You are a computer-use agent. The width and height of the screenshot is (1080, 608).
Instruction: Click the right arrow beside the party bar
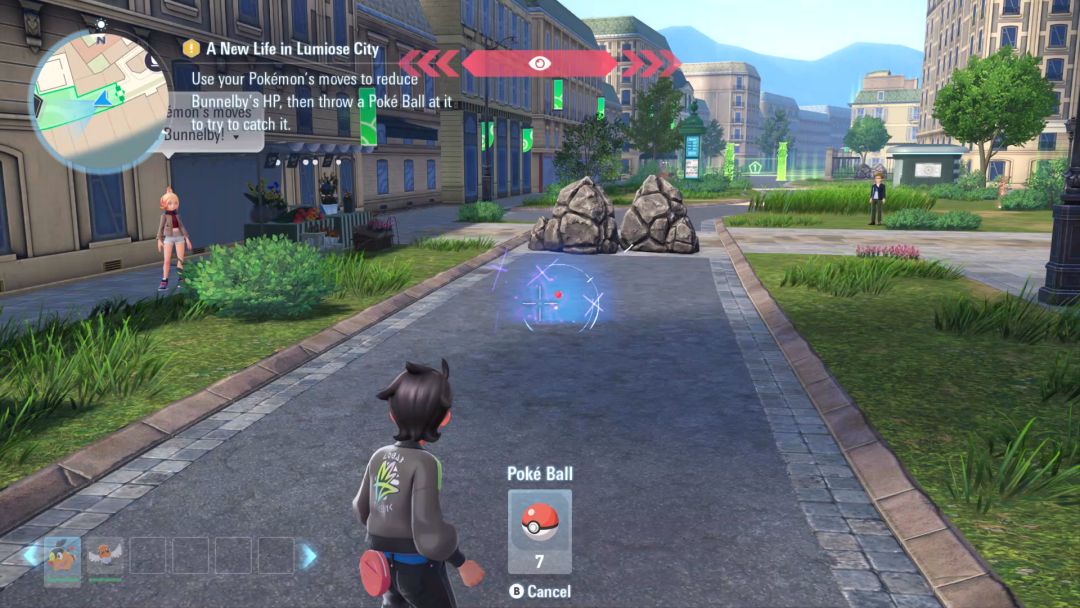[310, 555]
